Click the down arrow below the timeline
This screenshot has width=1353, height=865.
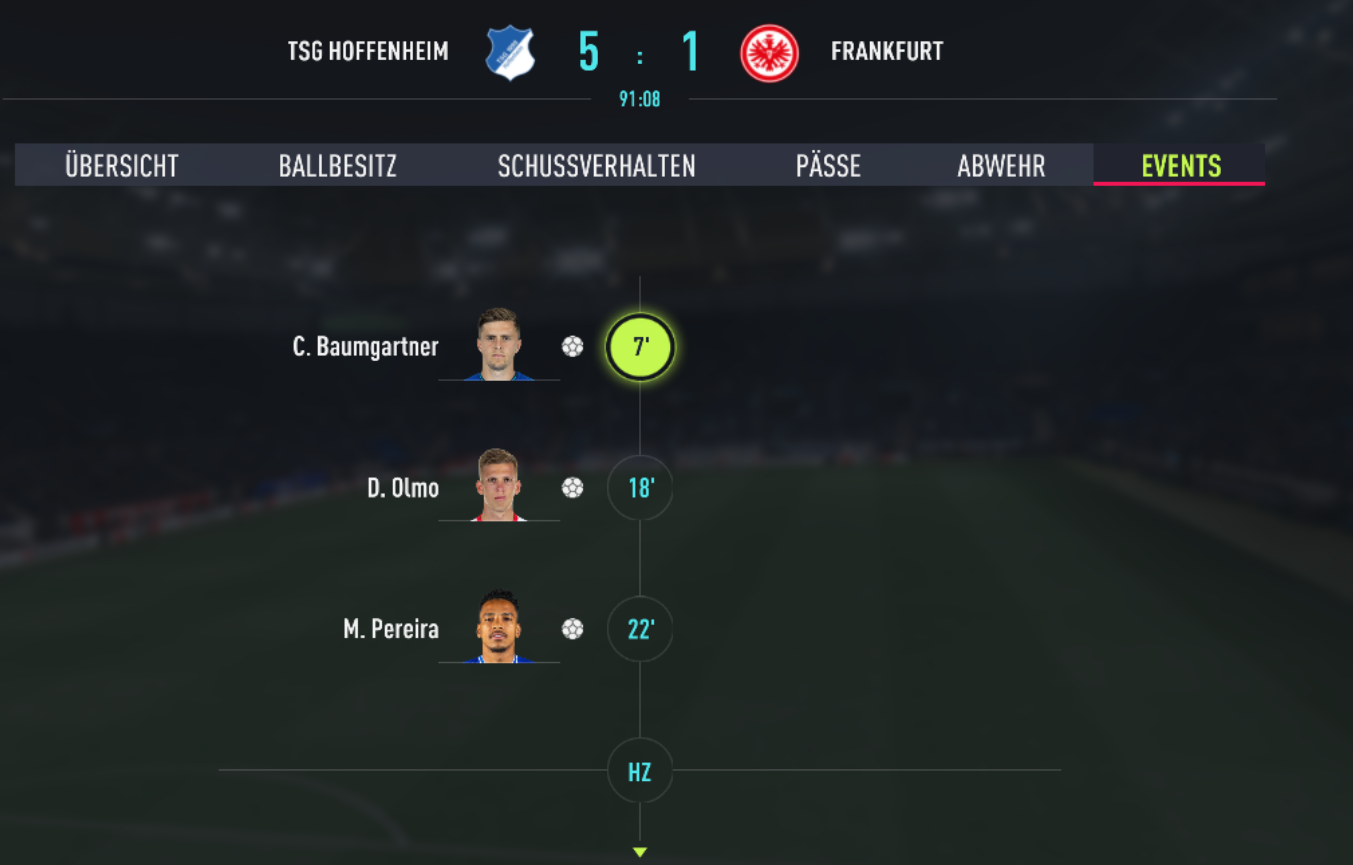click(640, 852)
